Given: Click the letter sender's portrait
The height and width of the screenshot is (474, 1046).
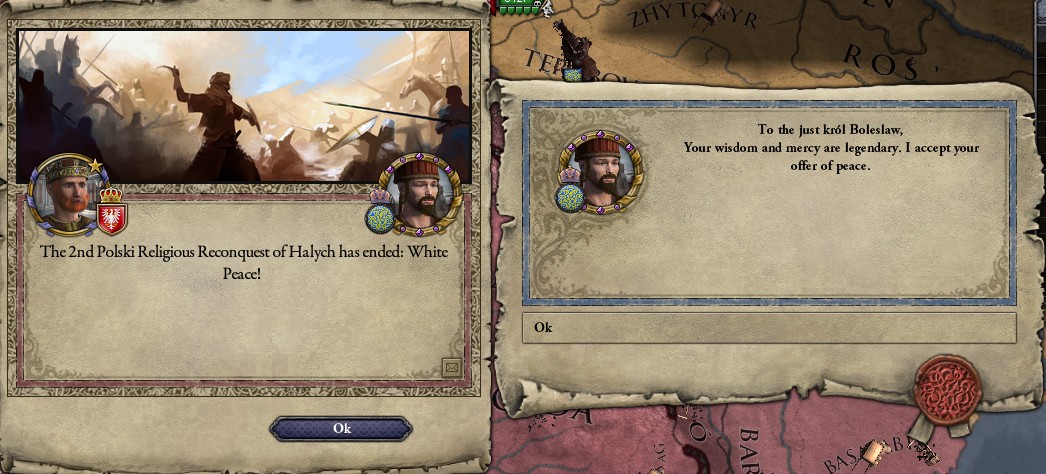Looking at the screenshot, I should pyautogui.click(x=601, y=171).
